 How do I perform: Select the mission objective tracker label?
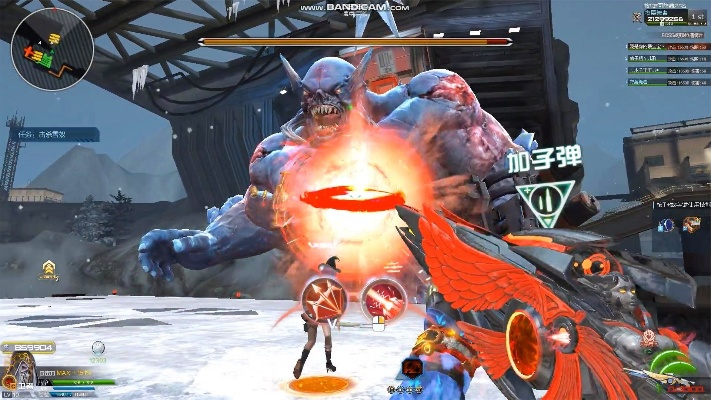64,134
